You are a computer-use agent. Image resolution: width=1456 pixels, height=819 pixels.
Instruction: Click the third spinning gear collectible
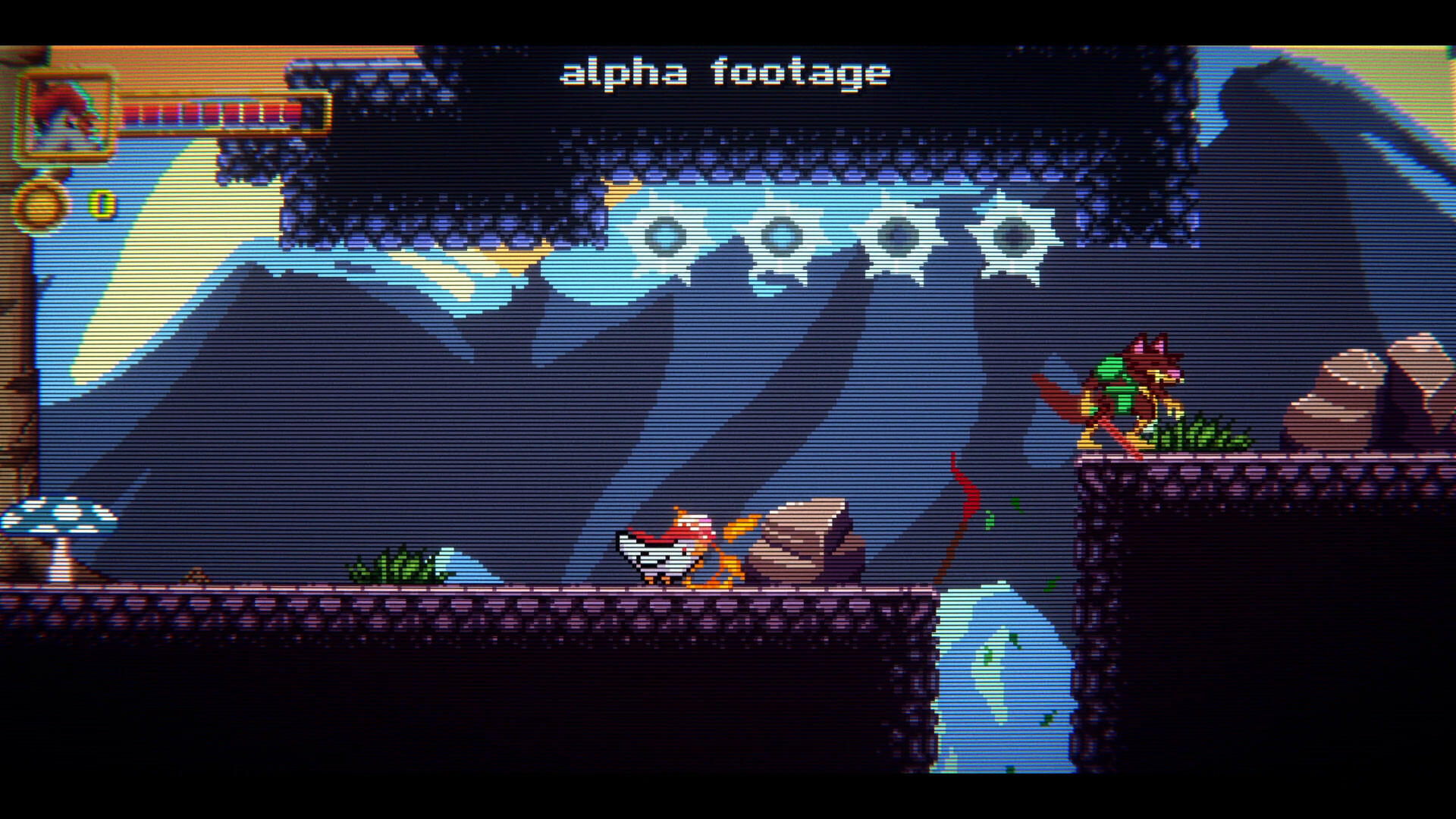[x=899, y=235]
